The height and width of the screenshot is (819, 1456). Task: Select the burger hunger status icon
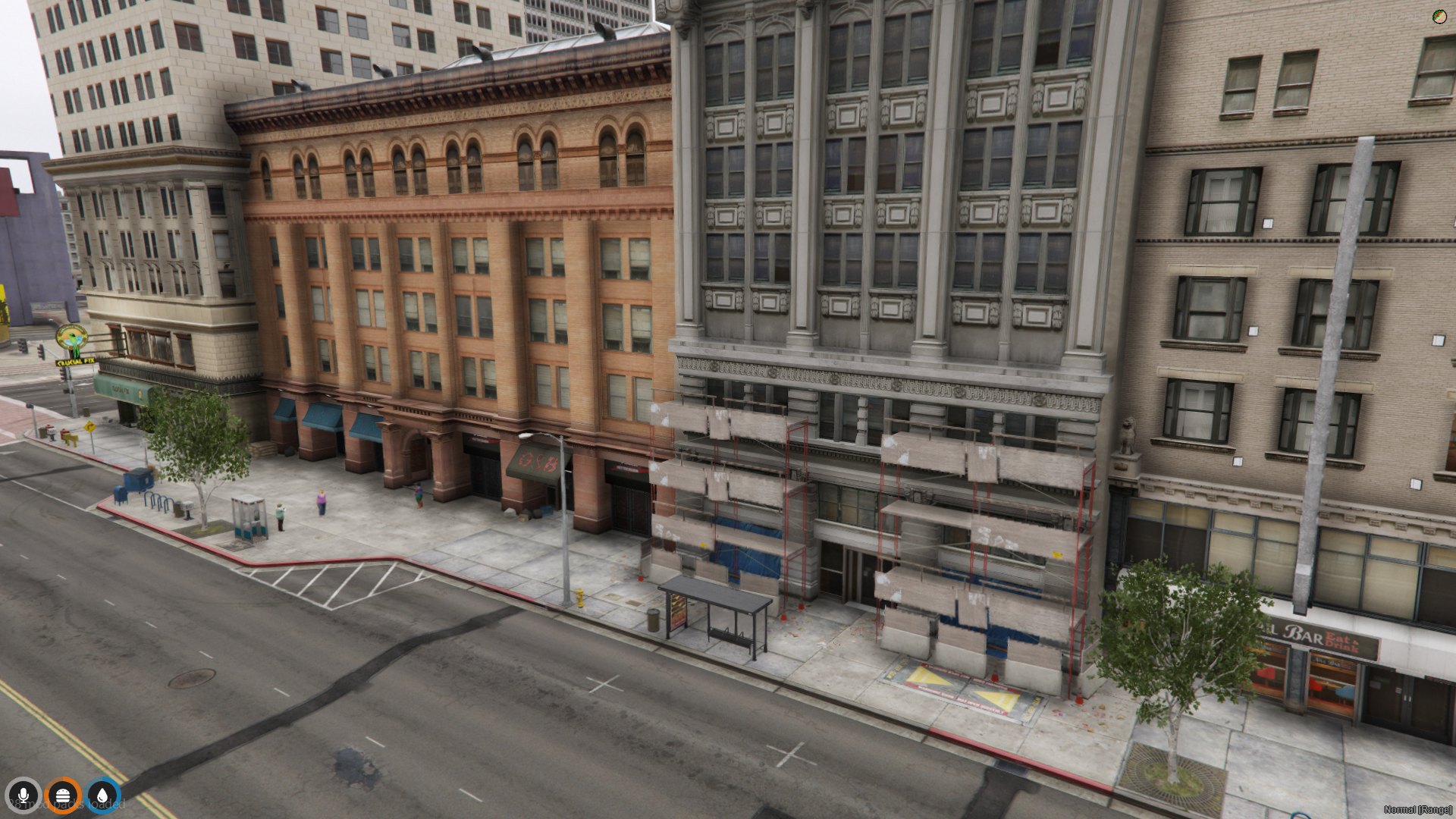click(63, 795)
